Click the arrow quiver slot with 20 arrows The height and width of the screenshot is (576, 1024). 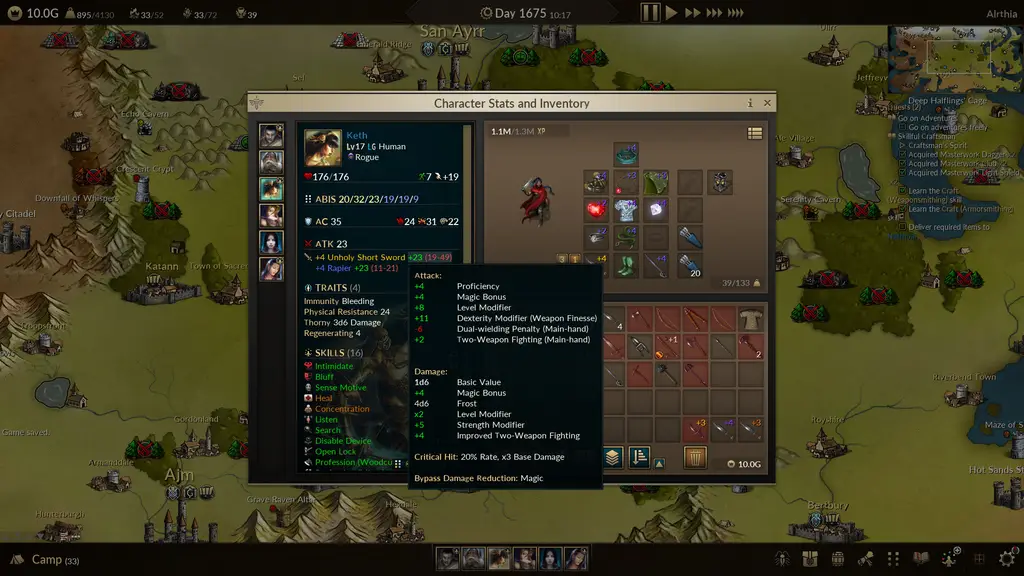(690, 266)
